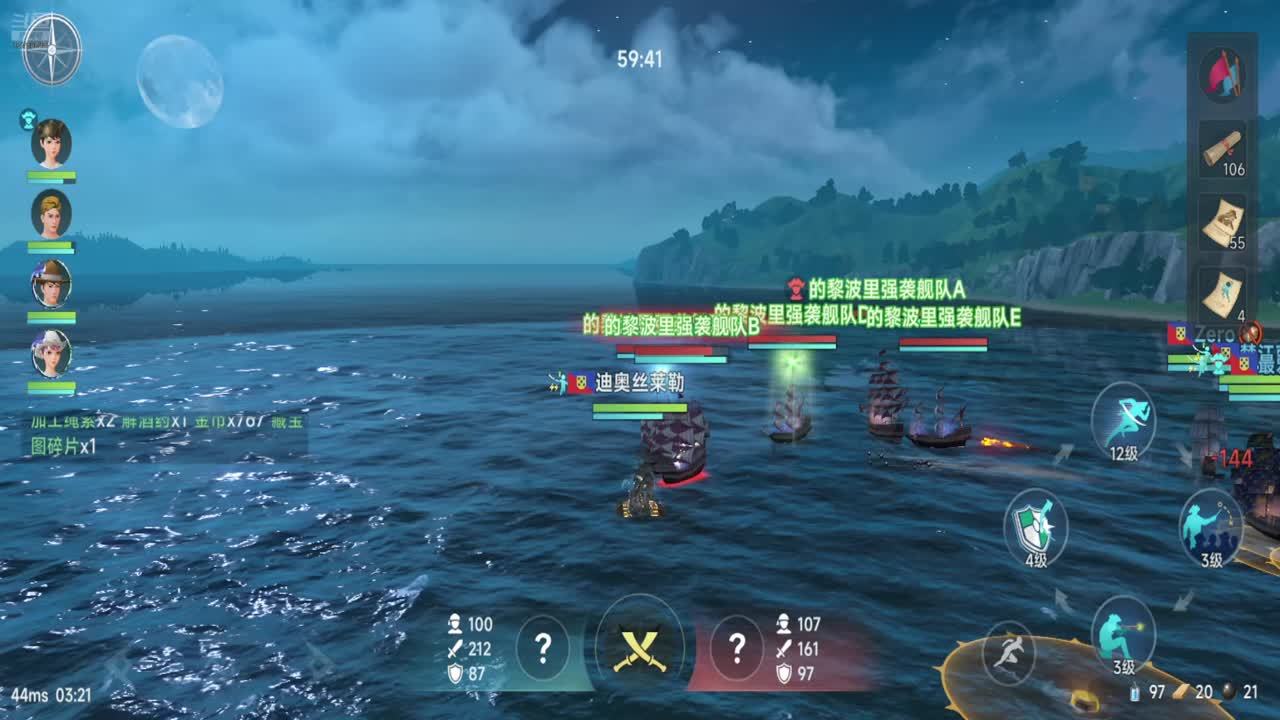Activate the level 3 gunner firing skill
Image resolution: width=1280 pixels, height=720 pixels.
1123,632
